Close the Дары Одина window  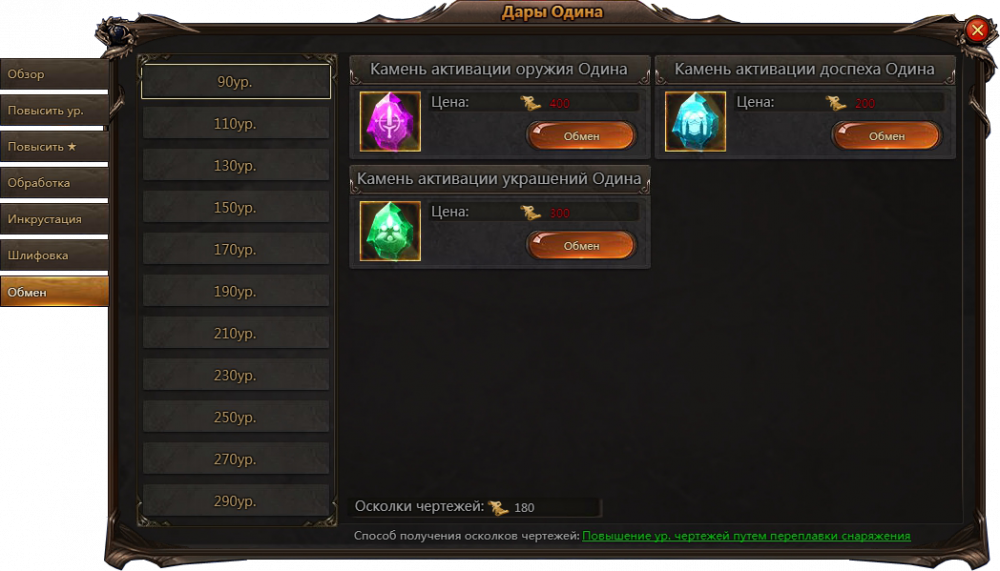coord(977,31)
